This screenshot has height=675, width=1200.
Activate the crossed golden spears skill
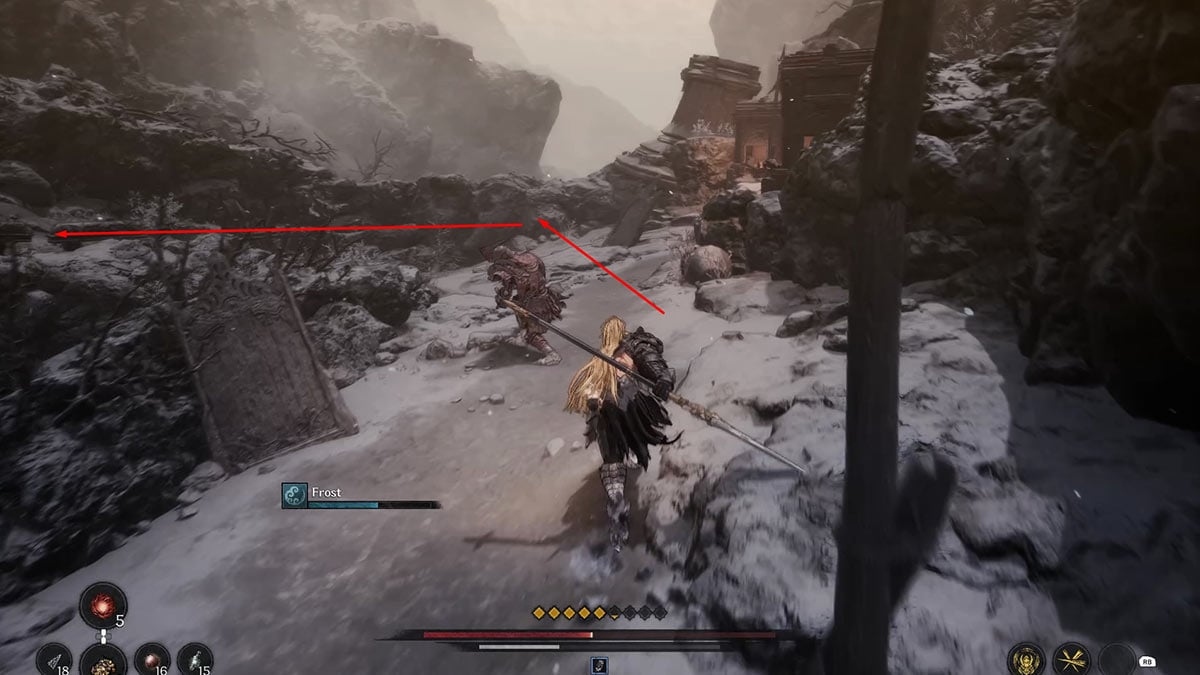click(x=1071, y=660)
